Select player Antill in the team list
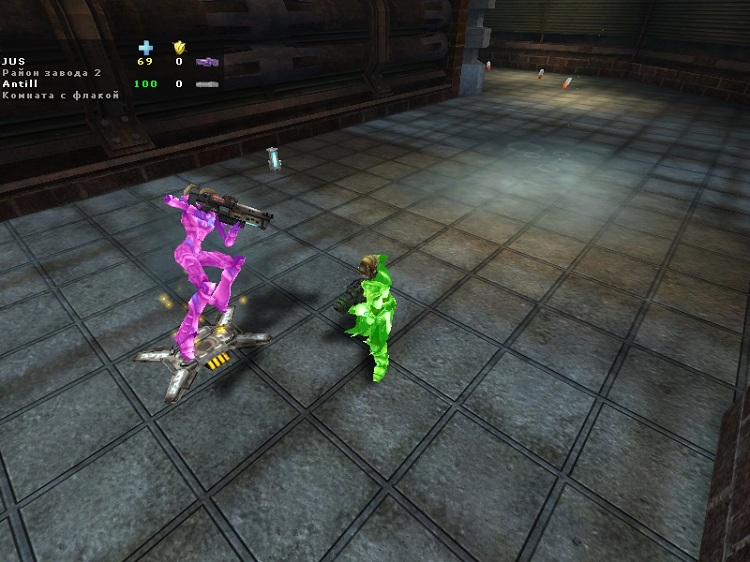The height and width of the screenshot is (562, 750). (20, 84)
